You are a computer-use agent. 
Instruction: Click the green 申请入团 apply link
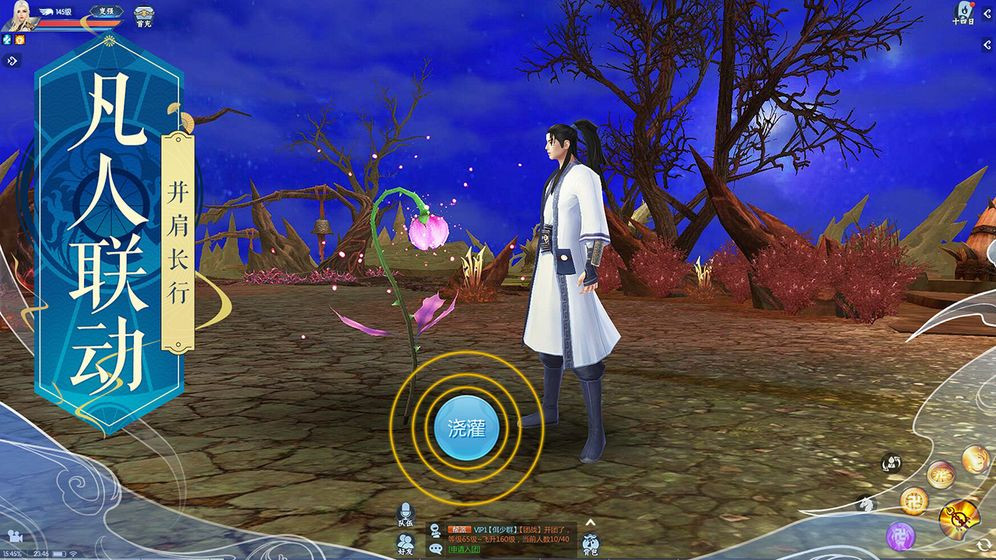point(464,549)
